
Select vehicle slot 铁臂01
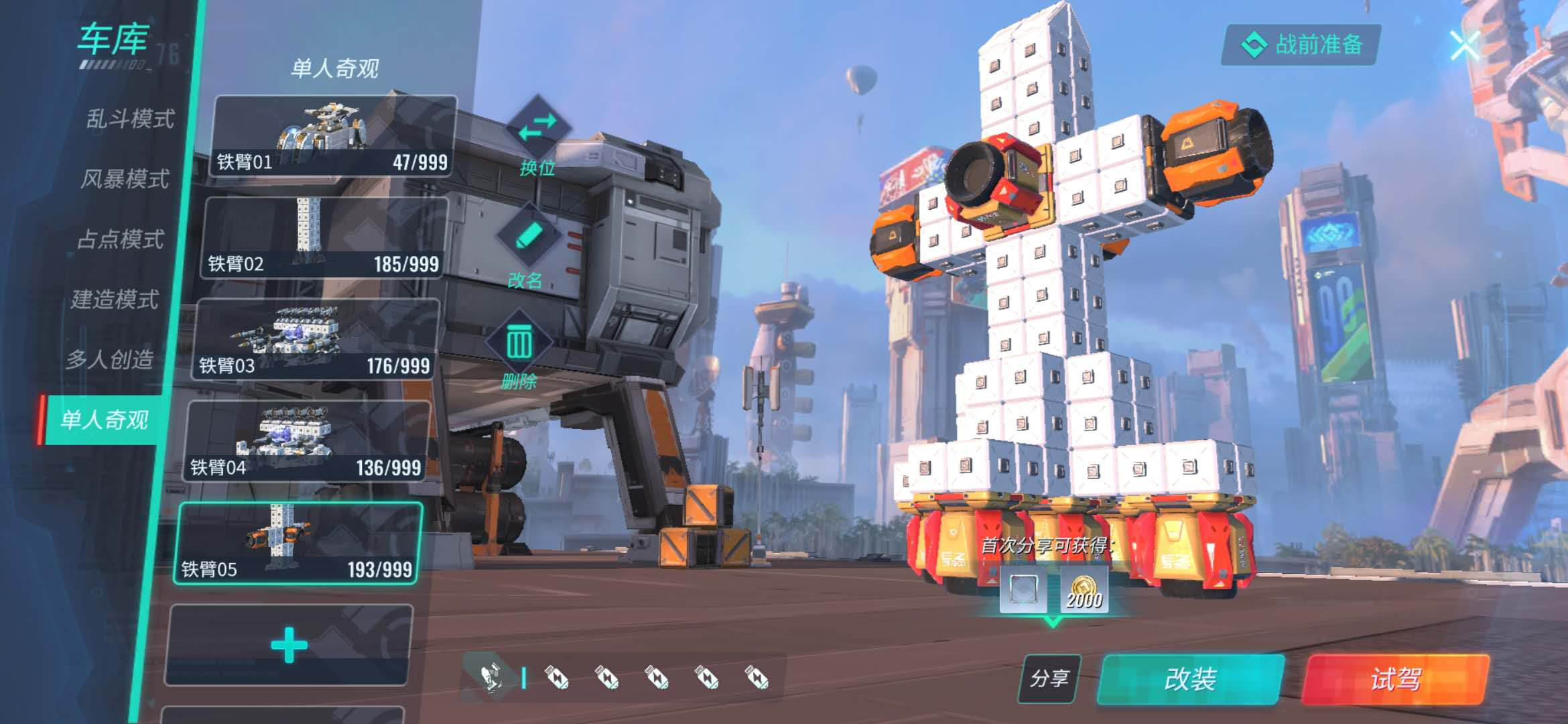tap(333, 137)
